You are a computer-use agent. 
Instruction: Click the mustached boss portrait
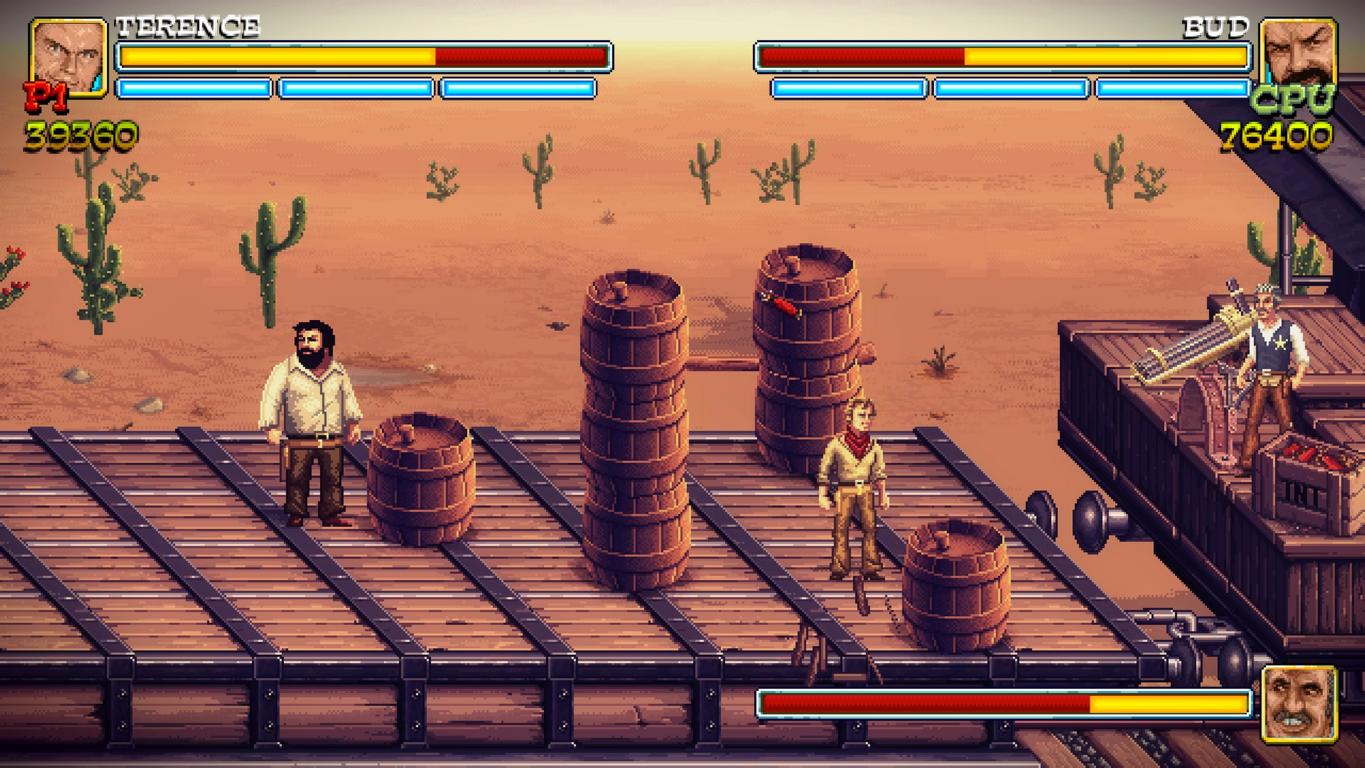pos(1298,704)
